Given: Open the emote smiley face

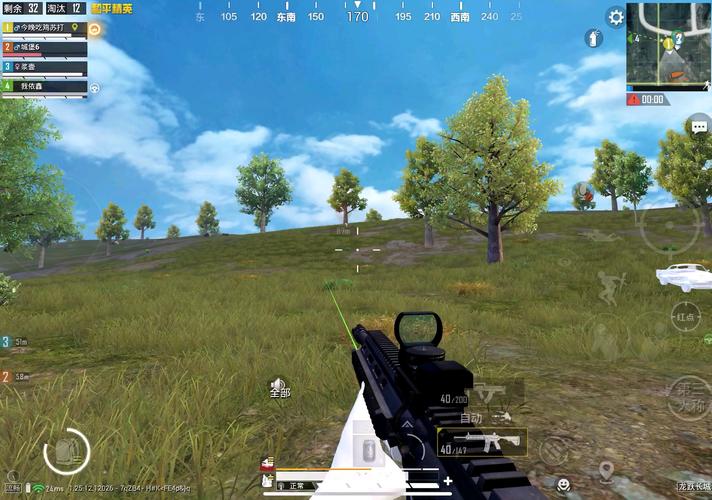Looking at the screenshot, I should (565, 483).
